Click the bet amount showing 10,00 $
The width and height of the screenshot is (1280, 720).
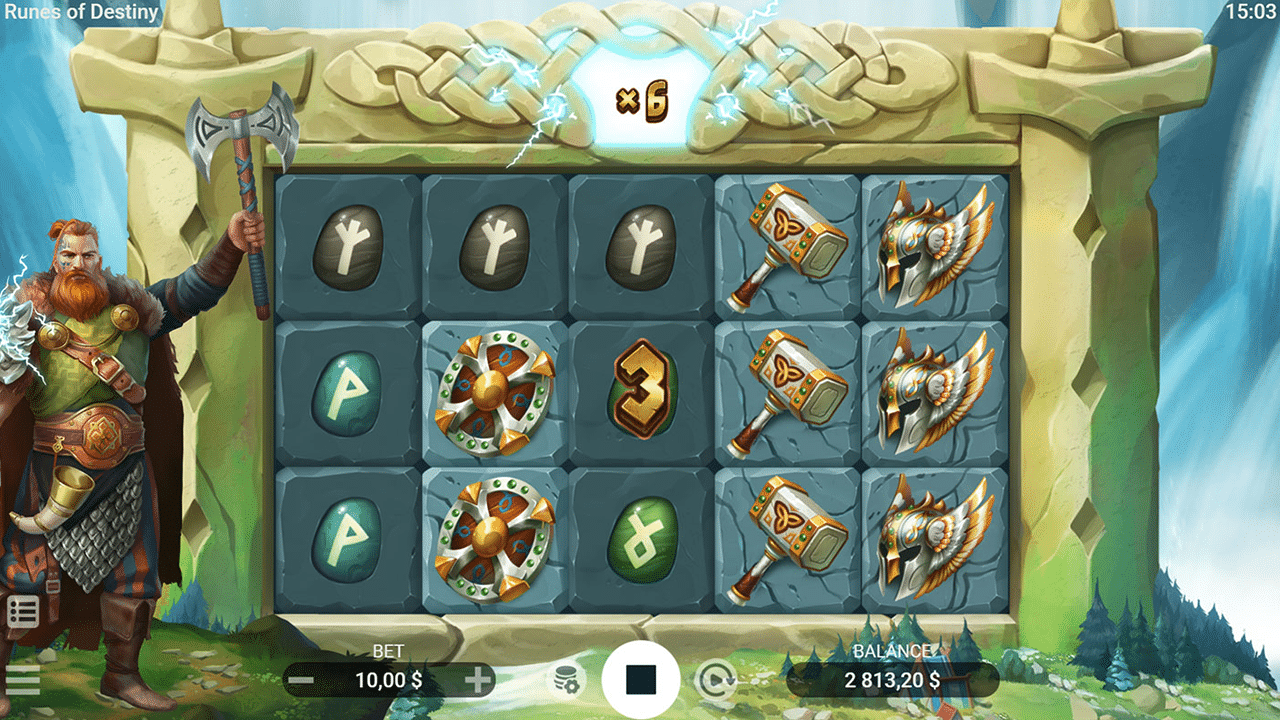pyautogui.click(x=388, y=682)
